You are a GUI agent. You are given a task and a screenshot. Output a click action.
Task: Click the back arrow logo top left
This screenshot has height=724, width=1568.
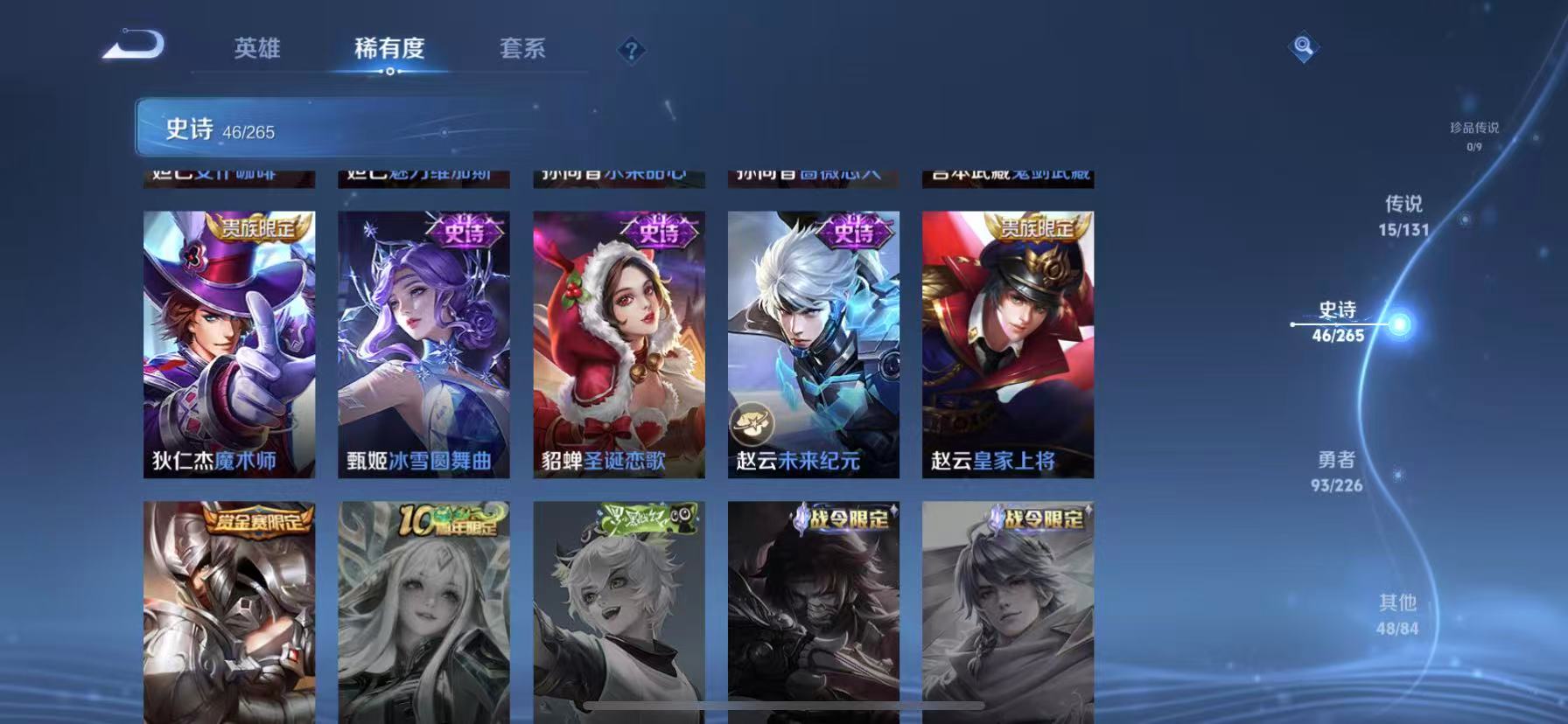pos(133,47)
